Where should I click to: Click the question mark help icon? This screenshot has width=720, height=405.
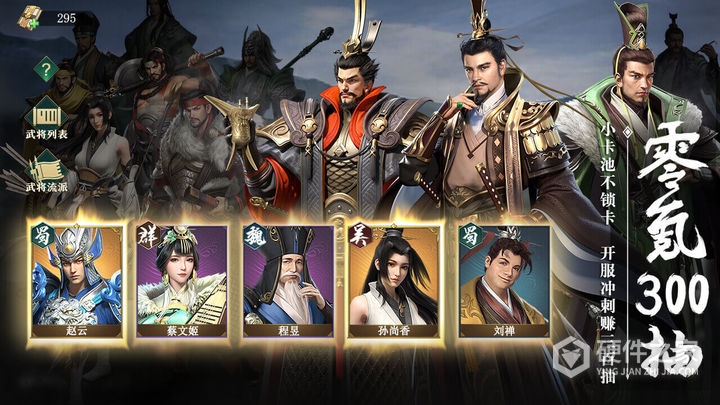45,69
